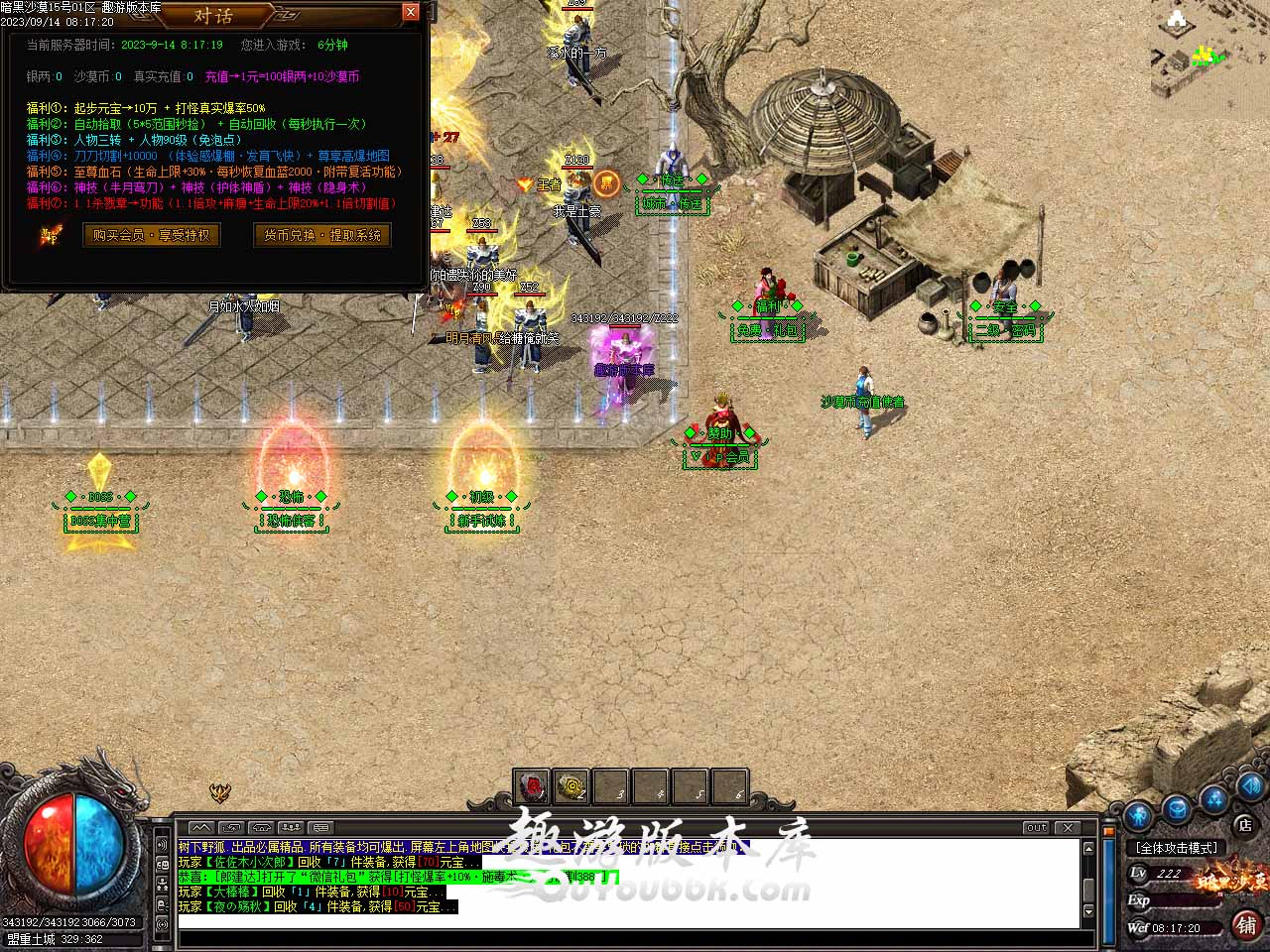The height and width of the screenshot is (952, 1270).
Task: Close the chat panel with its X button
Action: pyautogui.click(x=1068, y=827)
